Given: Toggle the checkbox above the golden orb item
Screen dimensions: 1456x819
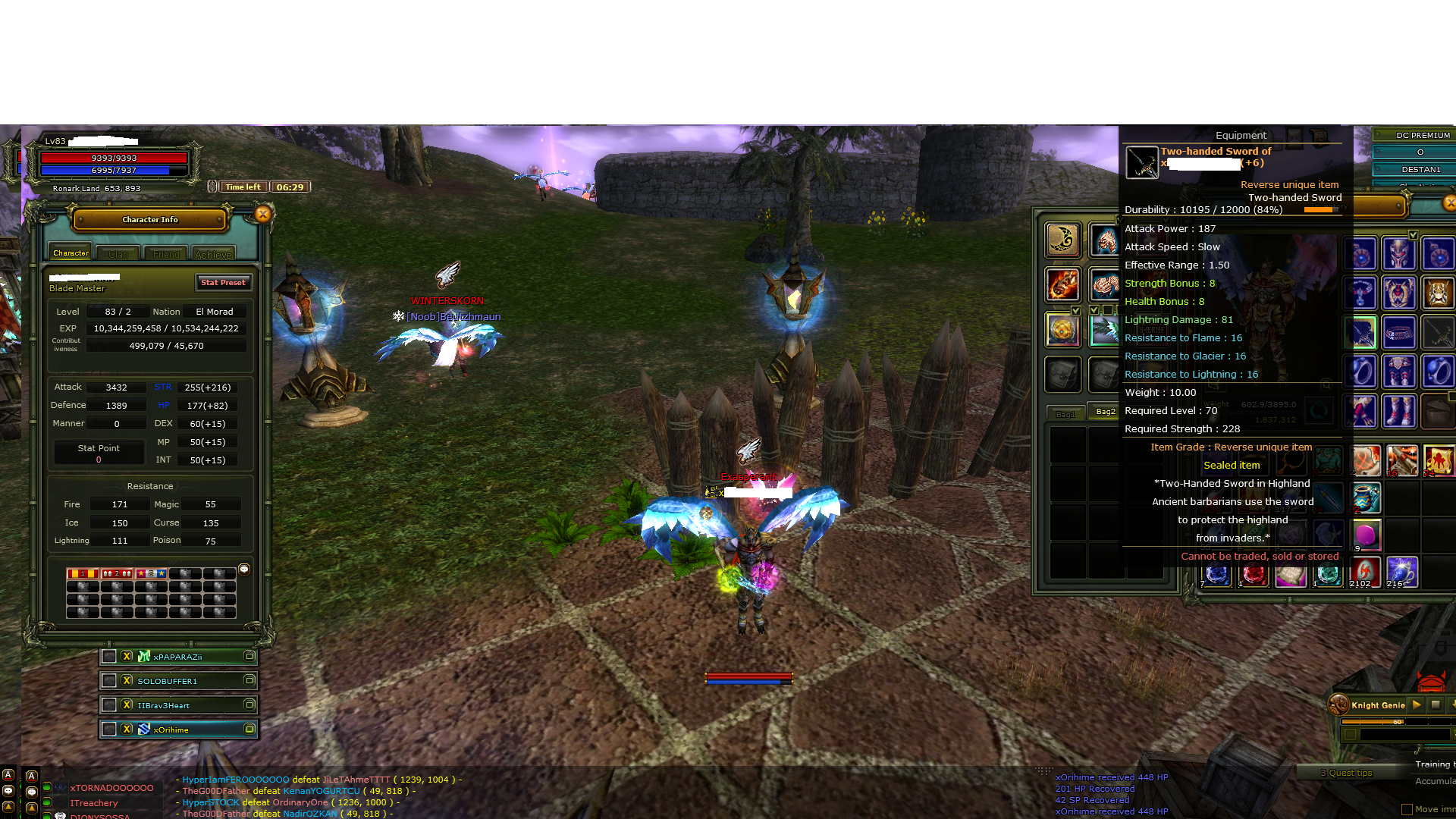Looking at the screenshot, I should [x=1076, y=310].
